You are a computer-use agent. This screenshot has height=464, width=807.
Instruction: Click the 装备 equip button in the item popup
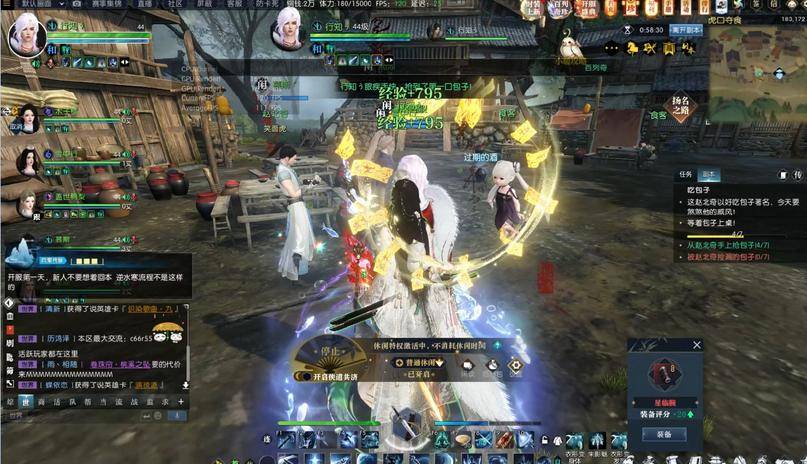[x=663, y=434]
